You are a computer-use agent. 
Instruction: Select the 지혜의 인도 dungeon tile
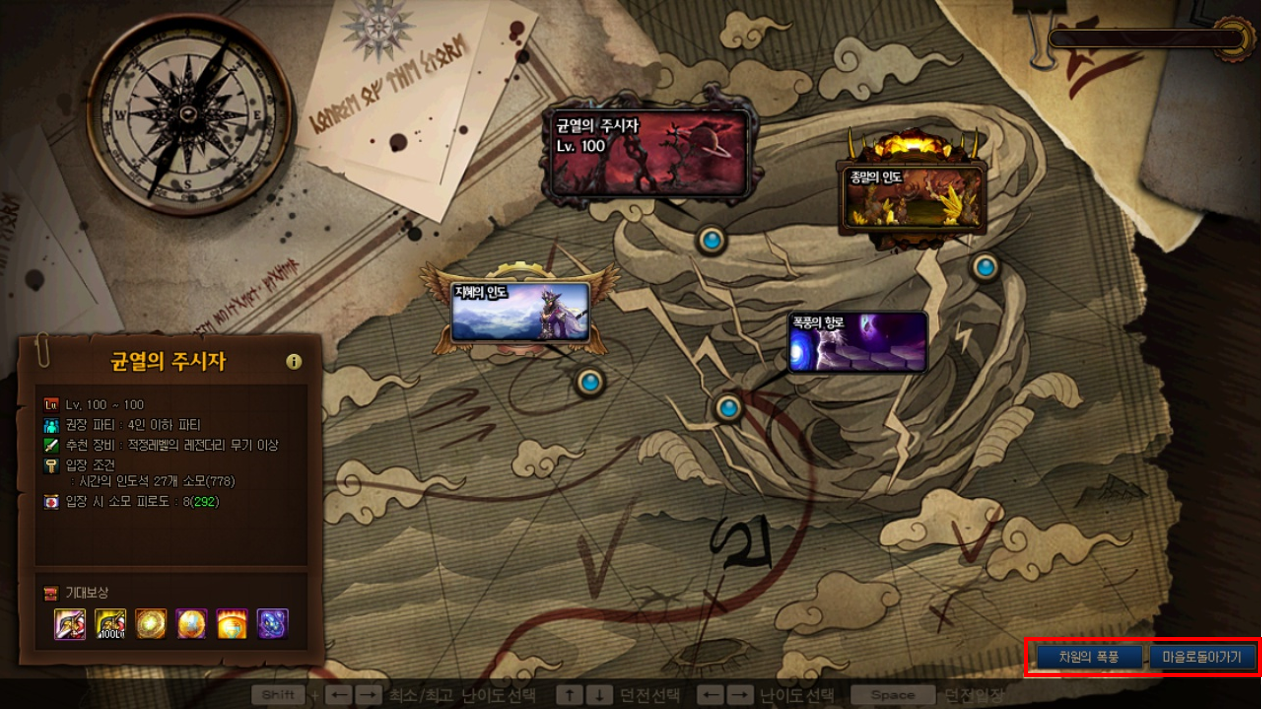520,312
